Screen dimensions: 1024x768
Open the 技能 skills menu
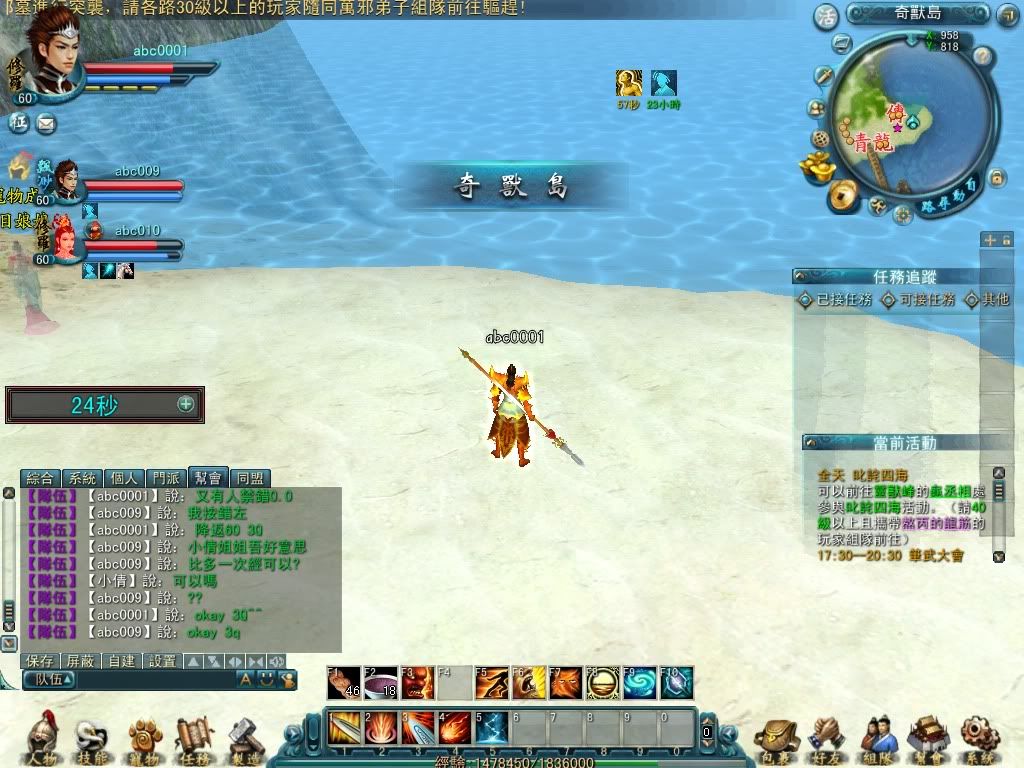(x=93, y=740)
